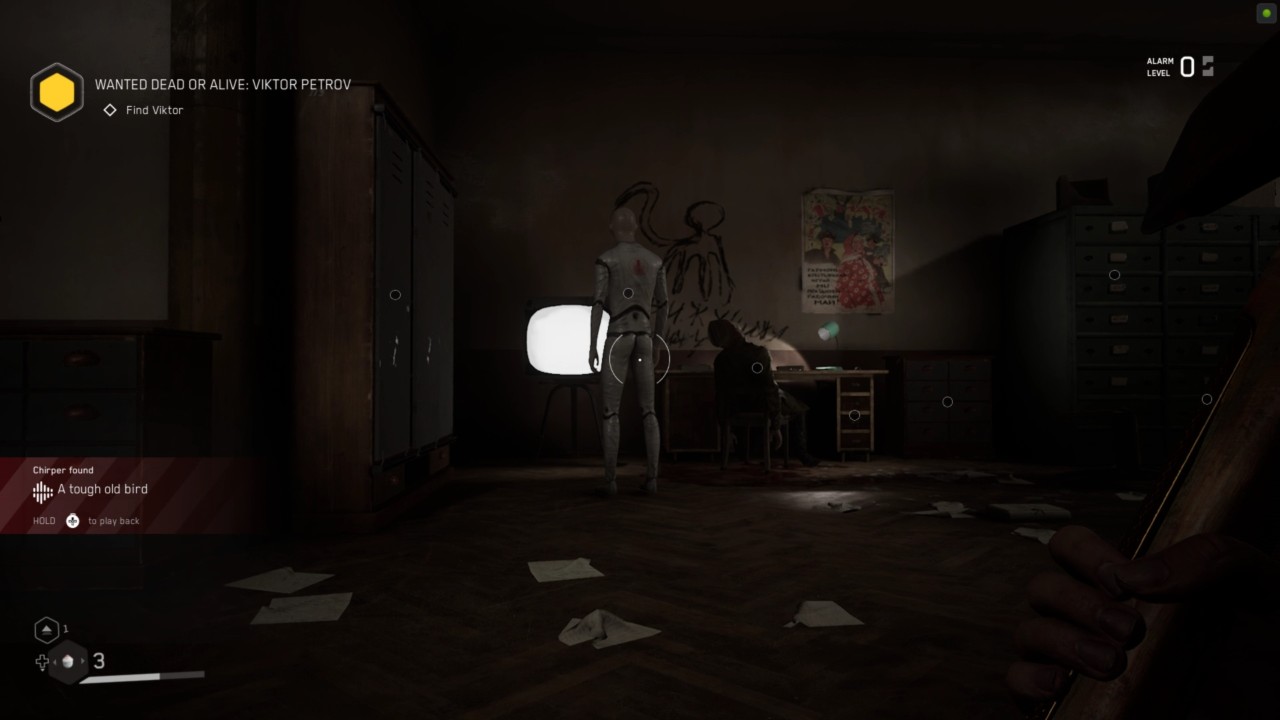Click the hexagonal Wanted quest icon
The image size is (1280, 720).
(x=56, y=92)
